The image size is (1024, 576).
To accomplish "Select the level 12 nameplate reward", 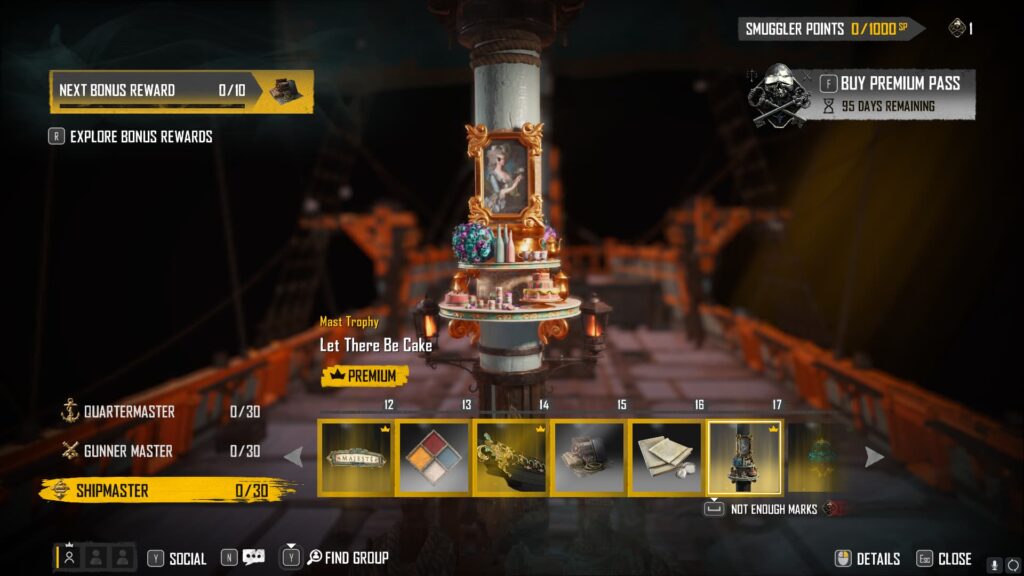I will (x=355, y=458).
